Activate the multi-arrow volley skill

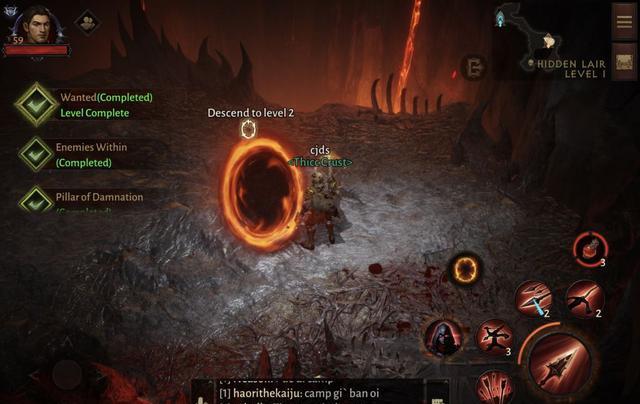coord(494,387)
